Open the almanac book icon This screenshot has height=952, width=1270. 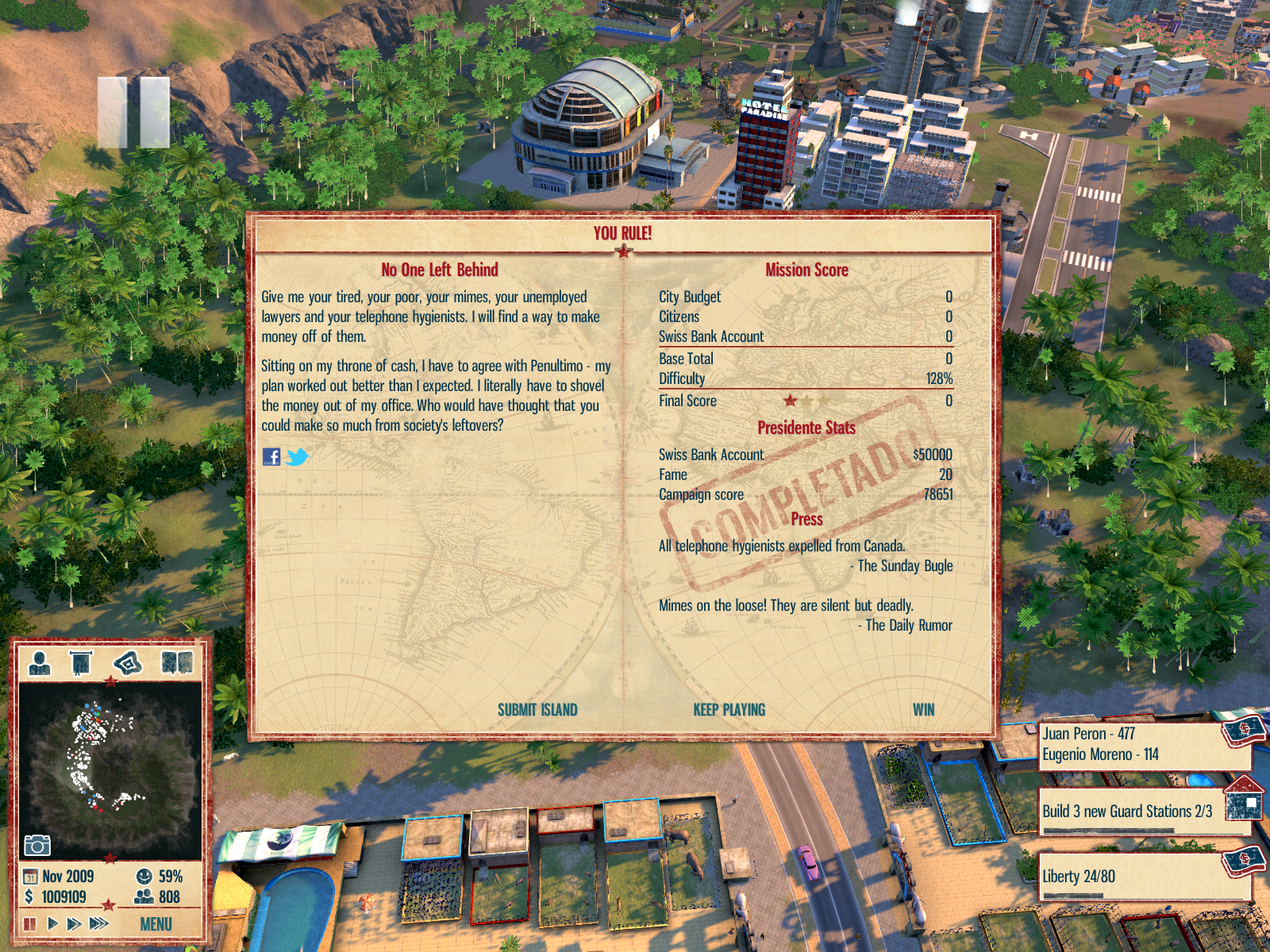(x=177, y=662)
